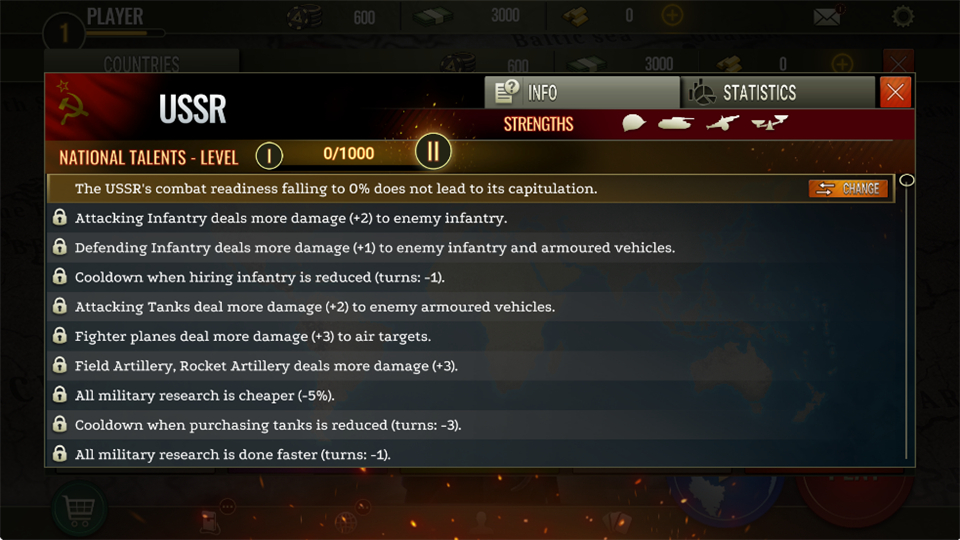The width and height of the screenshot is (960, 540).
Task: Select the artillery damage talent row
Action: pyautogui.click(x=265, y=366)
